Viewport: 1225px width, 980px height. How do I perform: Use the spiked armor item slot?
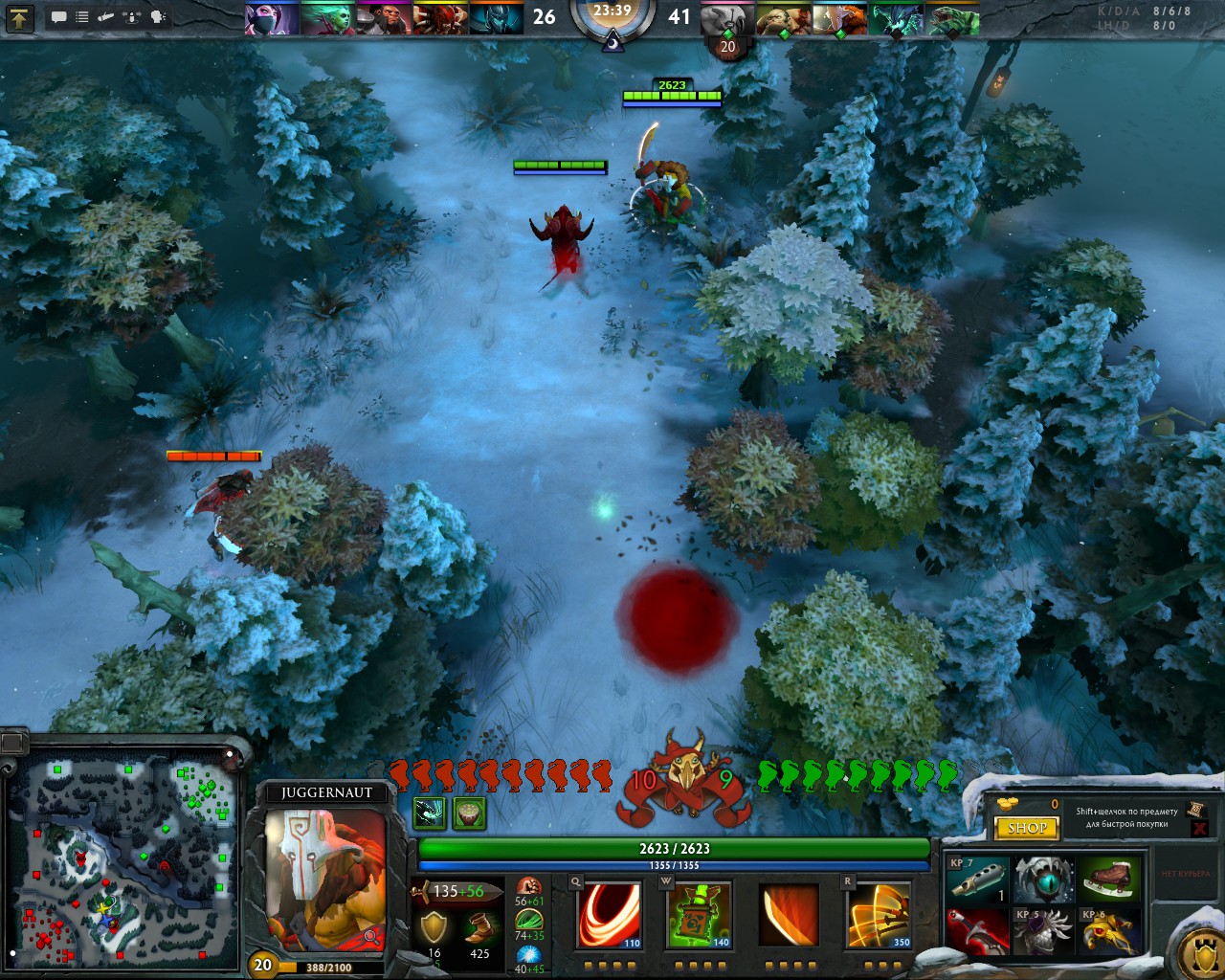(1043, 931)
